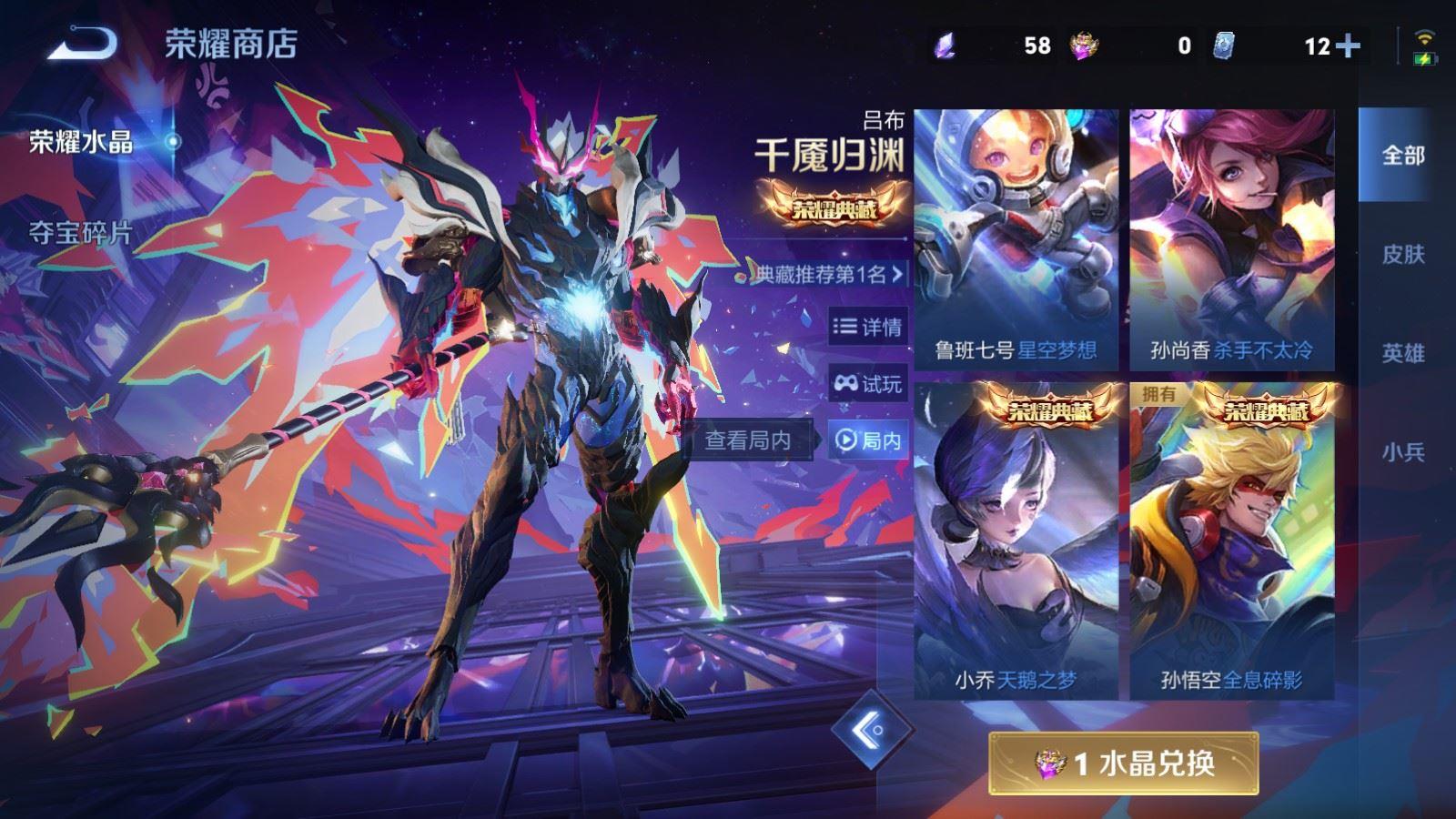The height and width of the screenshot is (819, 1456).
Task: Select the 荣耀水晶 shop category
Action: [x=82, y=142]
